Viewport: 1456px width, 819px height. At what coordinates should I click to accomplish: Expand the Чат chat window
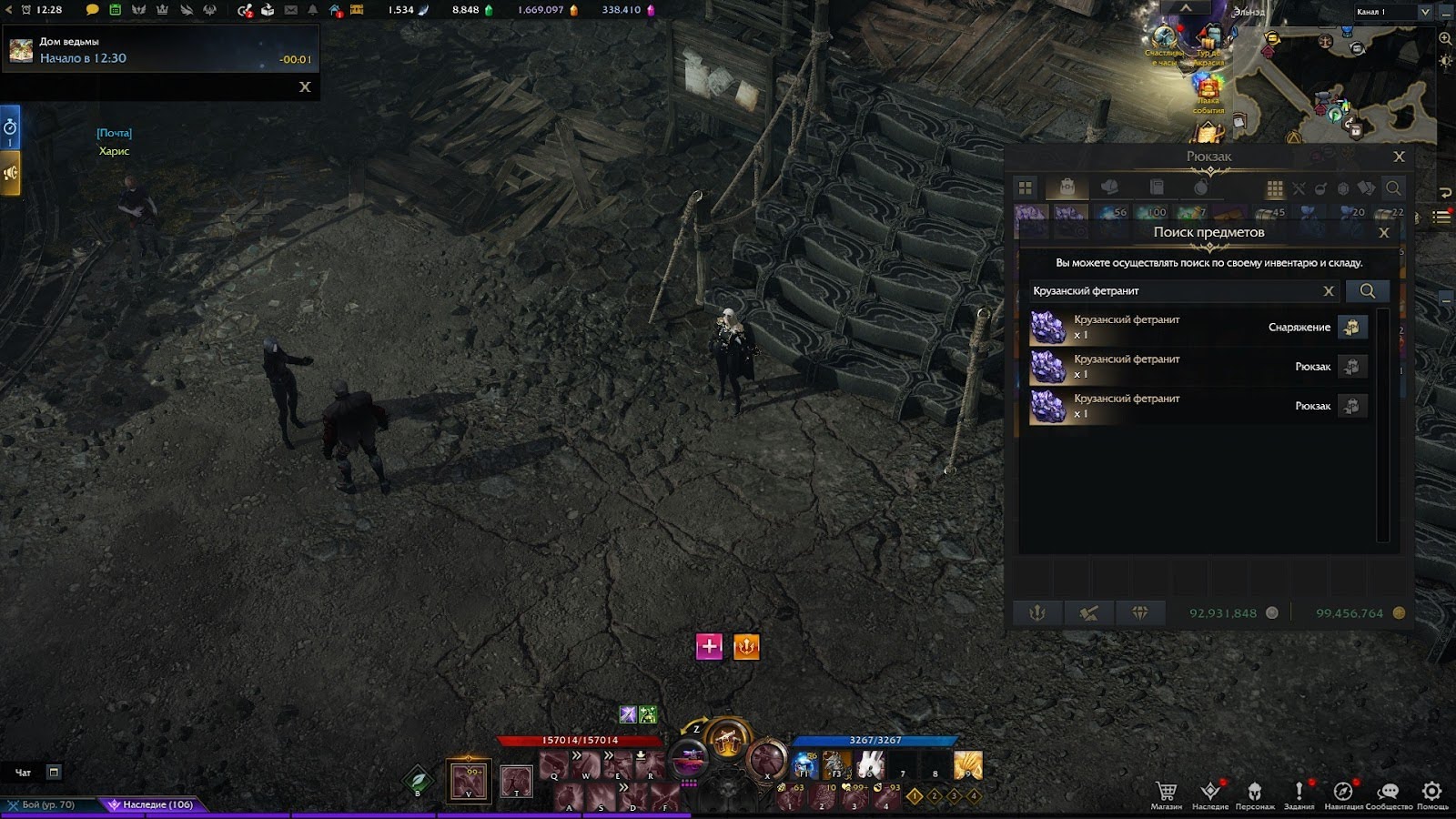tap(54, 773)
